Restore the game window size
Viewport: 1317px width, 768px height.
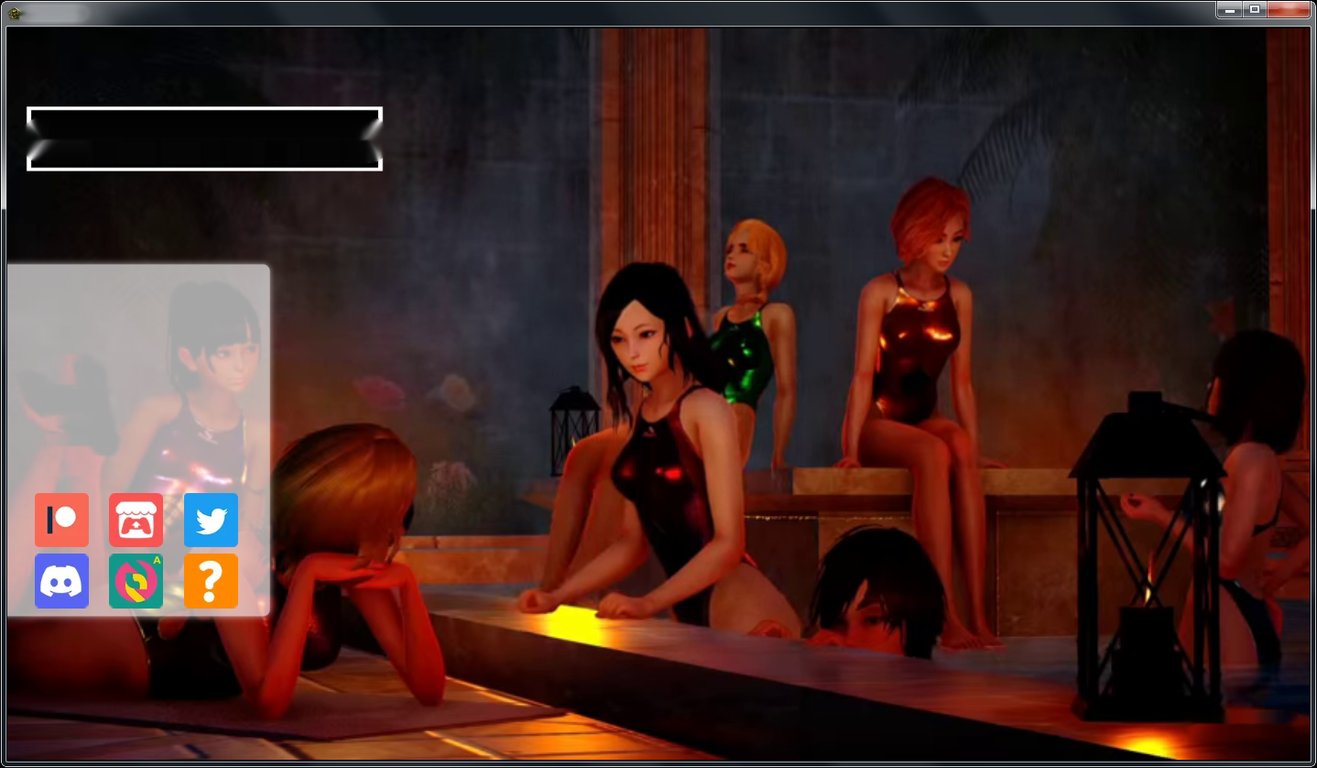click(x=1255, y=9)
